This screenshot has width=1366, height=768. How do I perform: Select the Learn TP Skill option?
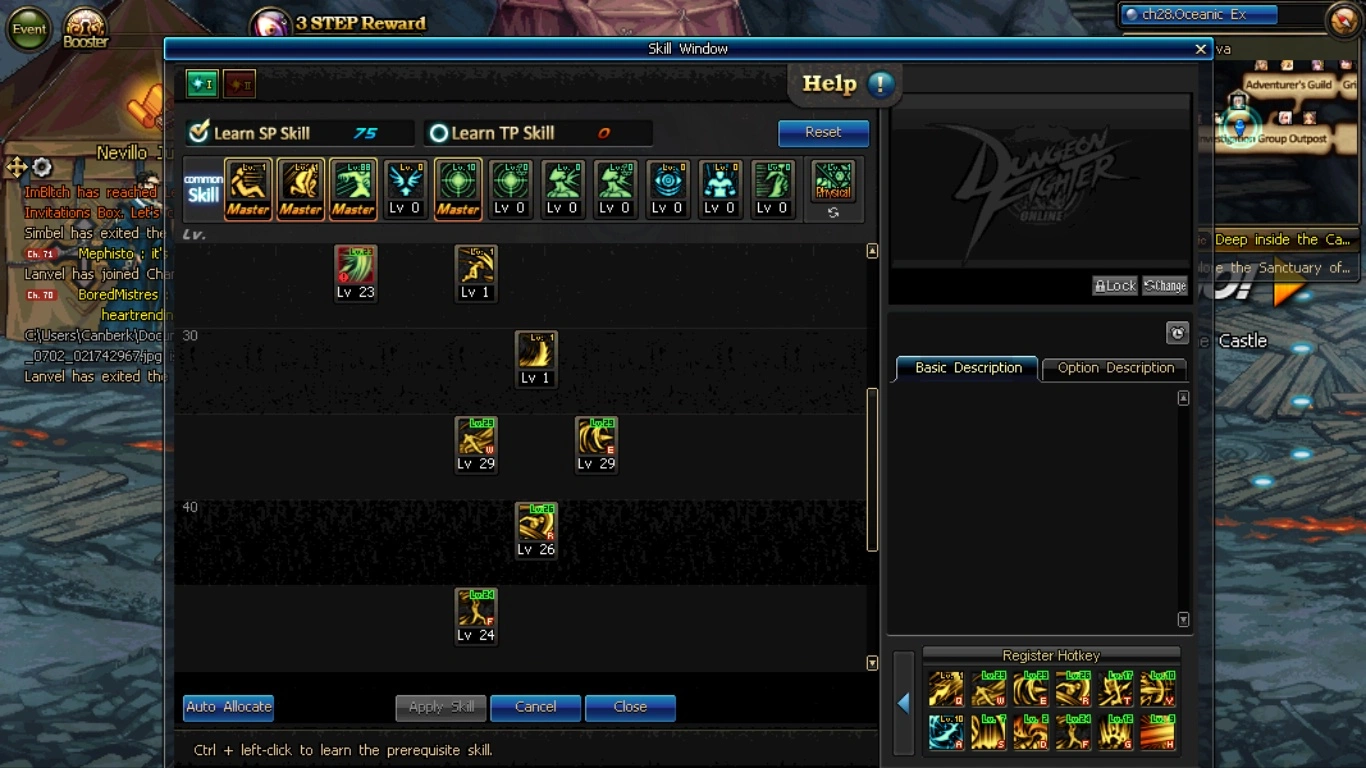pos(438,133)
